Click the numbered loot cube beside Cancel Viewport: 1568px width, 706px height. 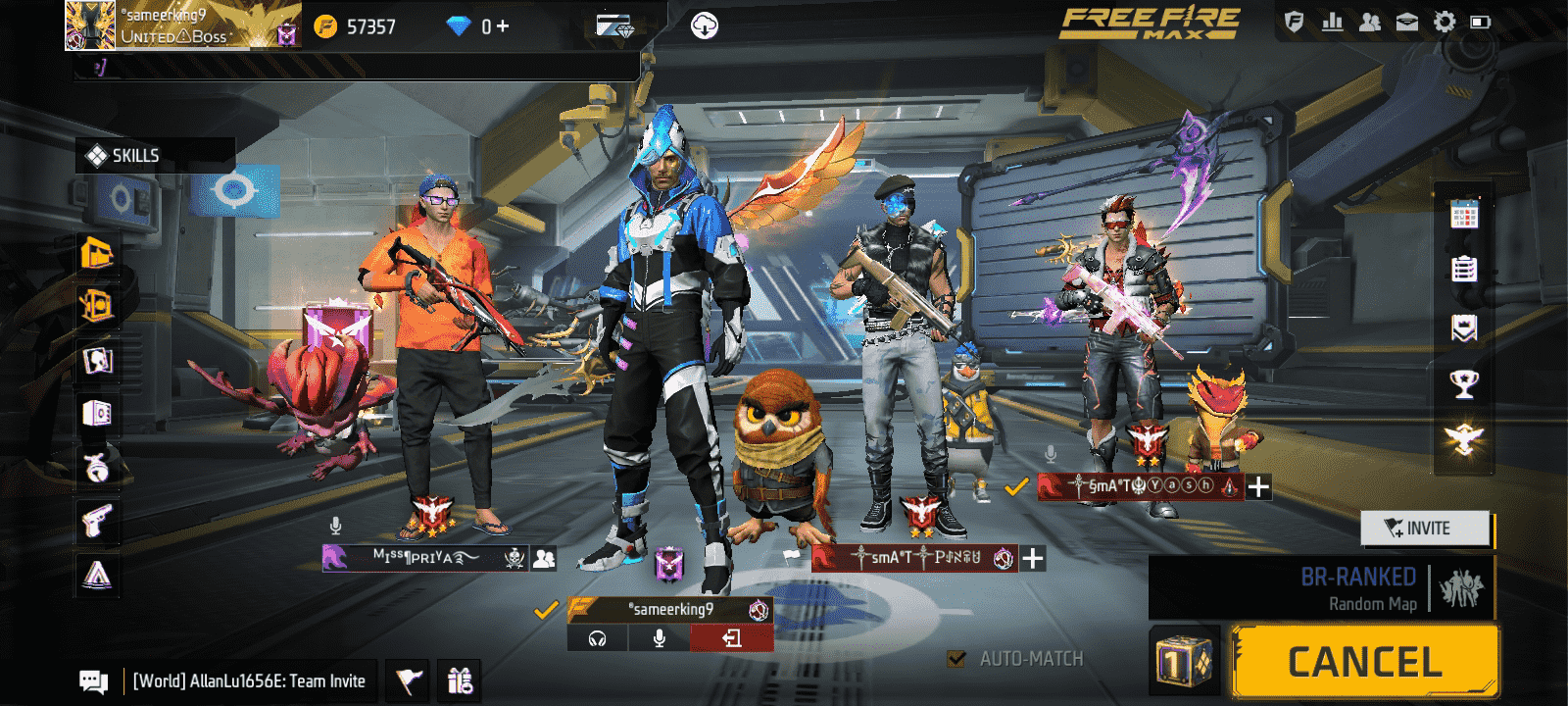[1184, 662]
